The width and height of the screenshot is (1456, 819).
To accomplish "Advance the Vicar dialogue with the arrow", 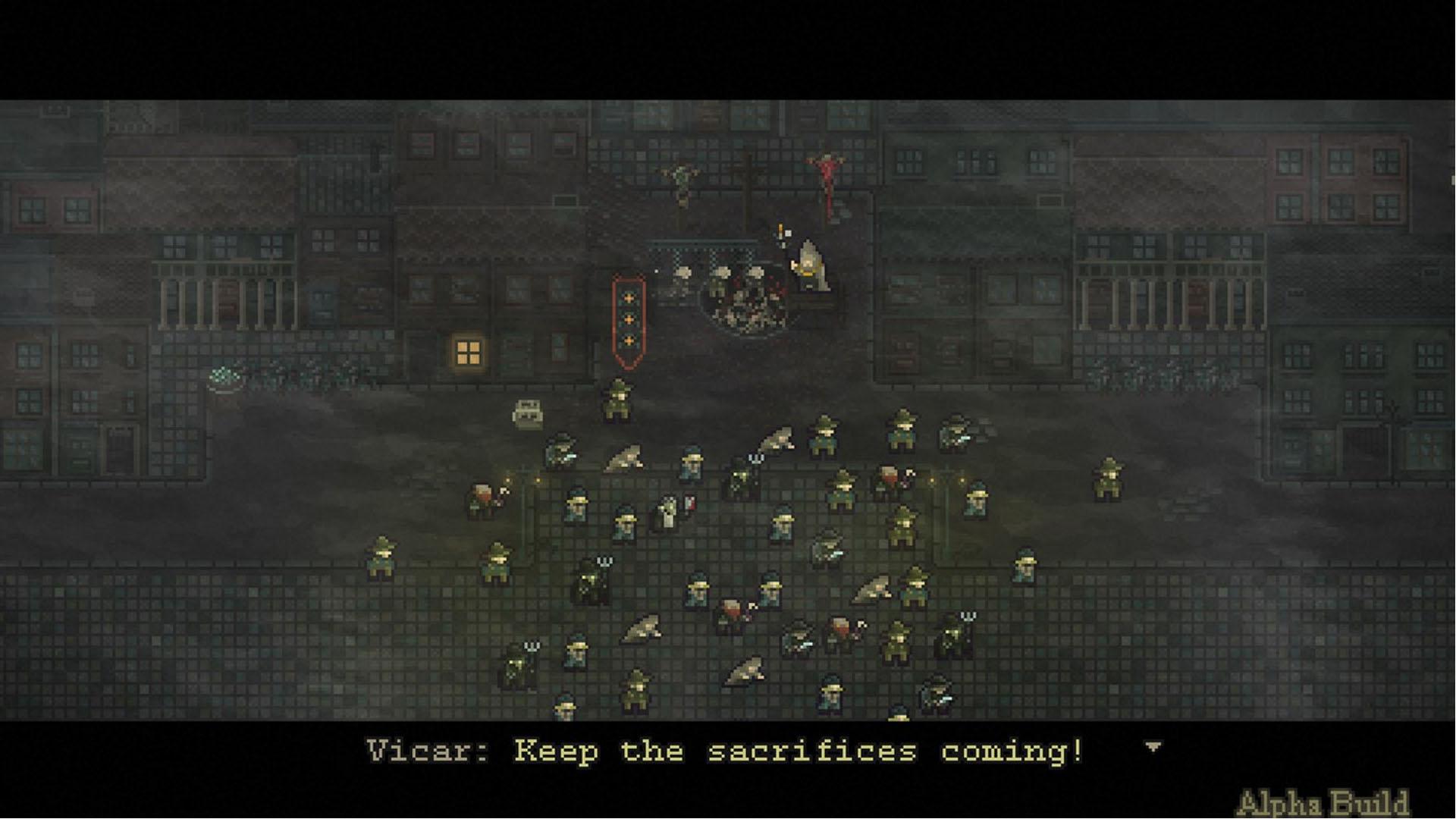I will click(x=1153, y=748).
